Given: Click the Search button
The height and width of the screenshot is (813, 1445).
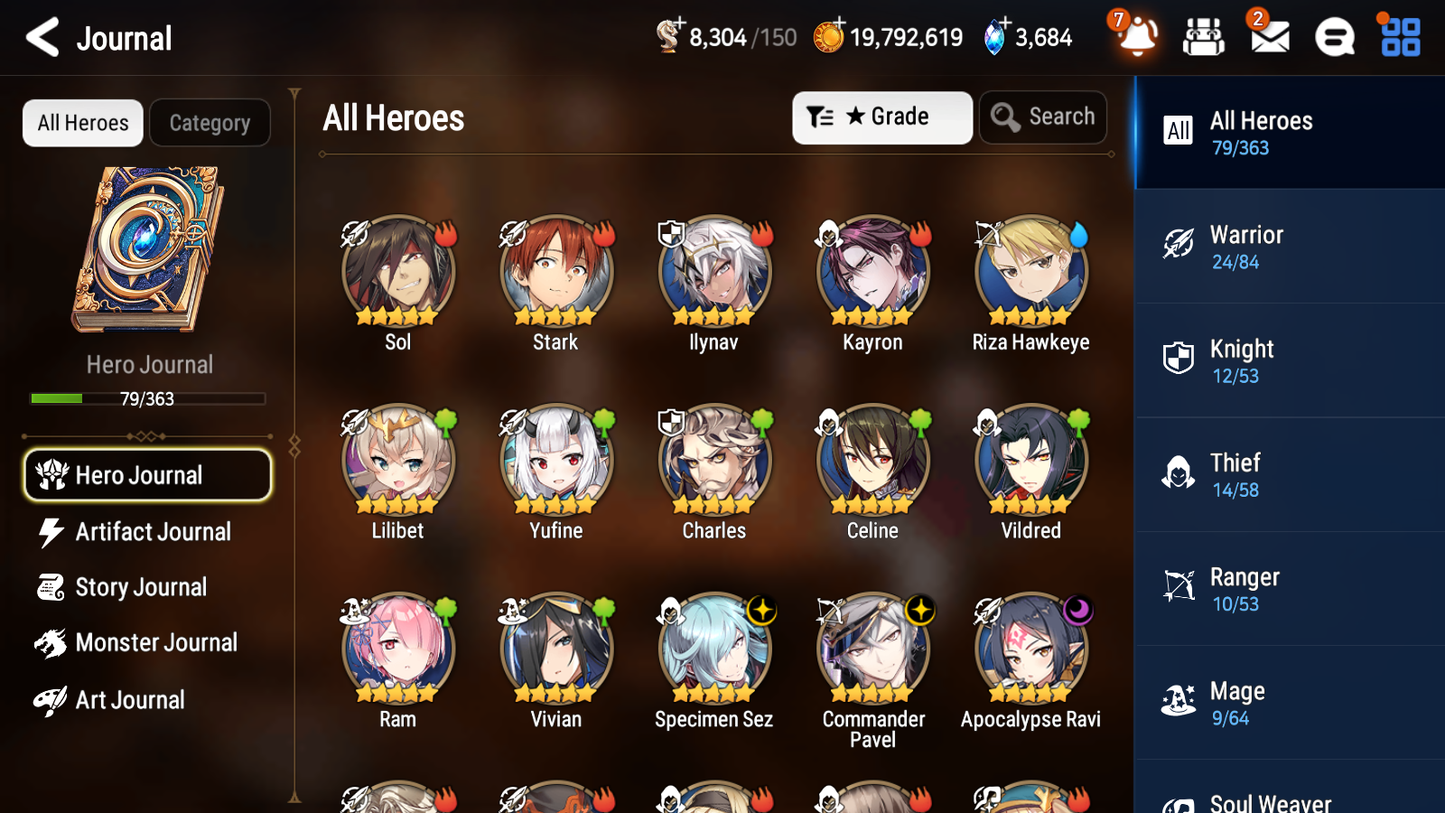Looking at the screenshot, I should coord(1043,117).
